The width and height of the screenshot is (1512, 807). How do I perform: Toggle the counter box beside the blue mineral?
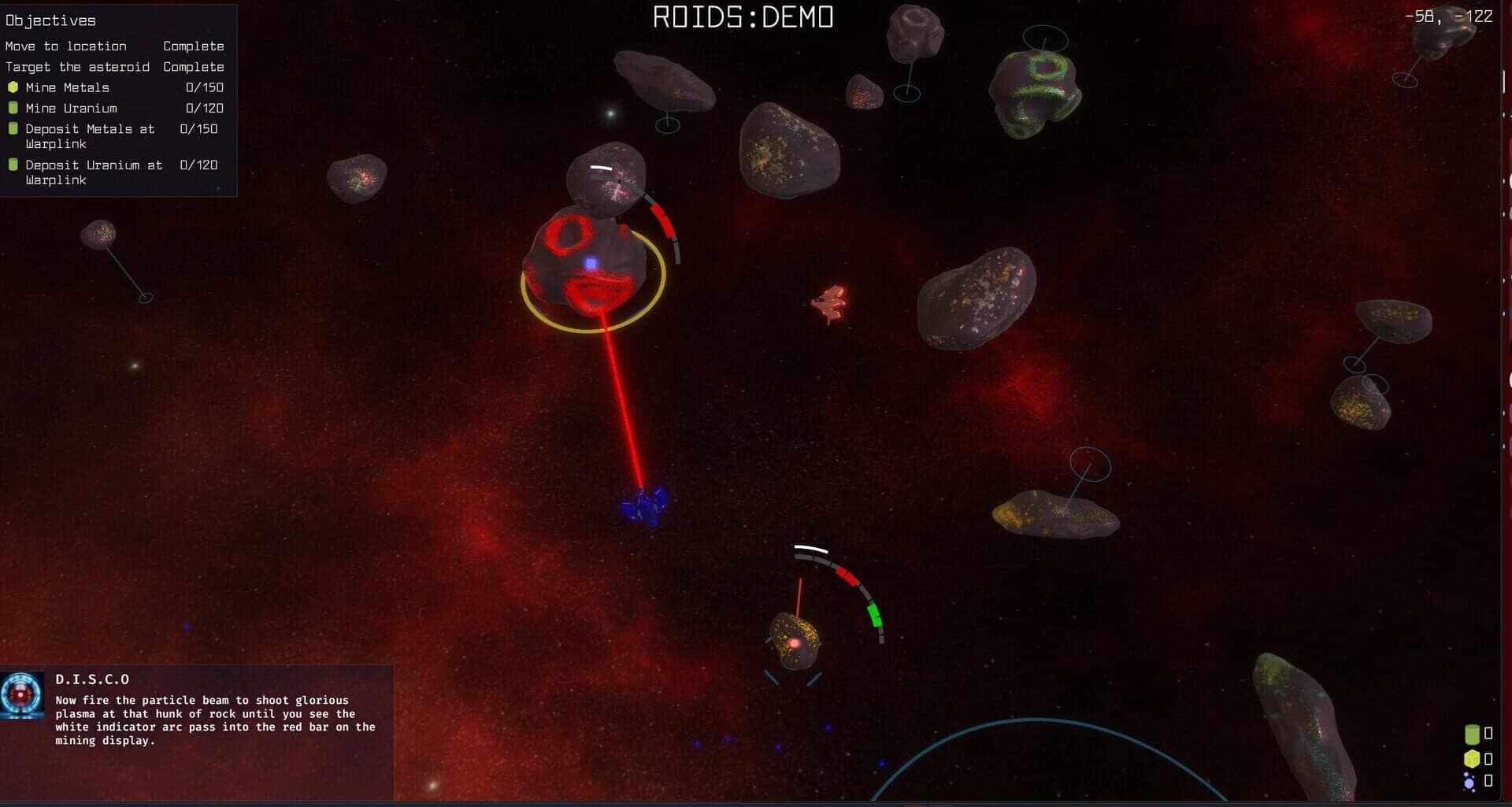[x=1488, y=782]
